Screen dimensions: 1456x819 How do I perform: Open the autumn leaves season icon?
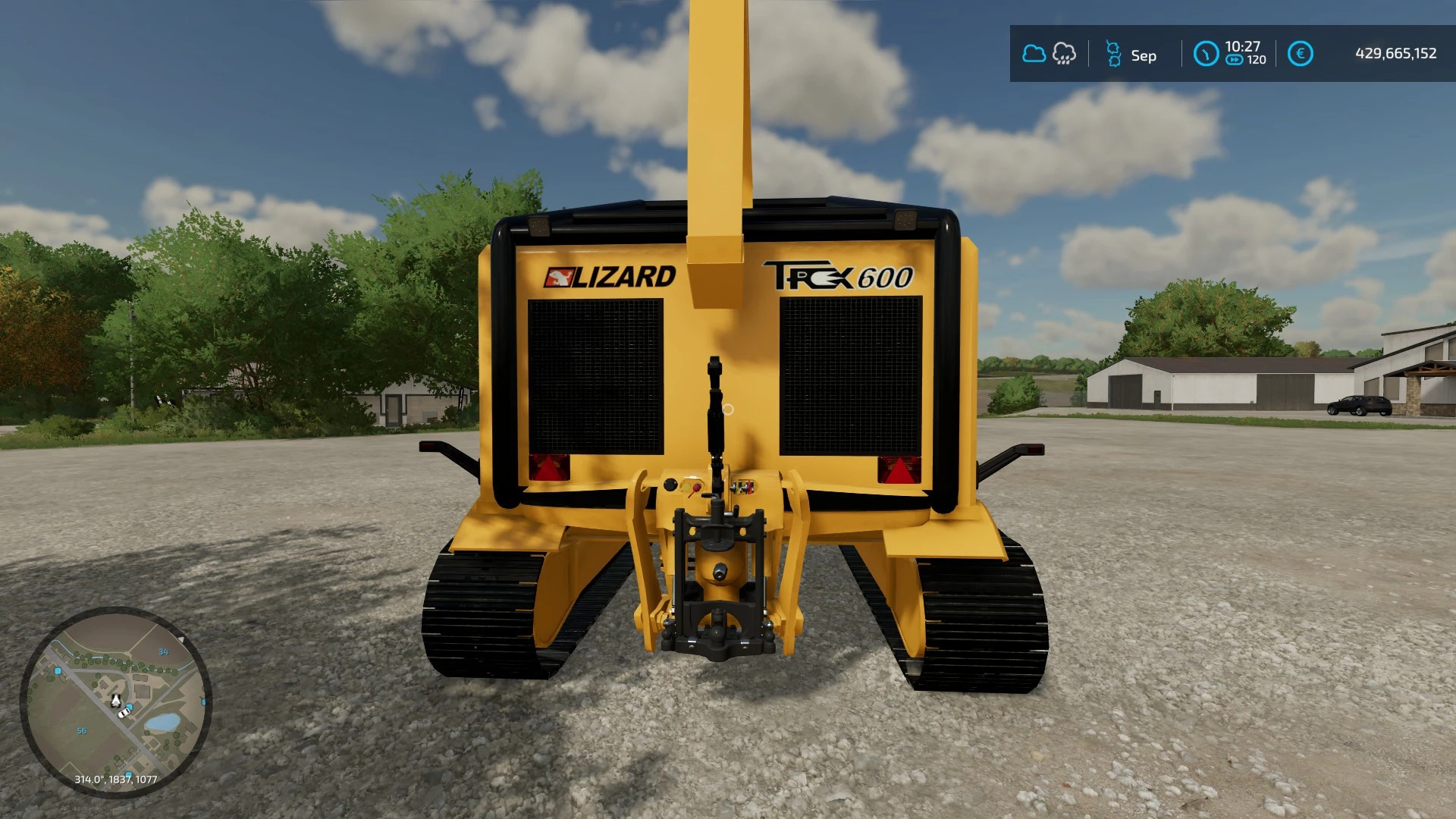point(1112,53)
